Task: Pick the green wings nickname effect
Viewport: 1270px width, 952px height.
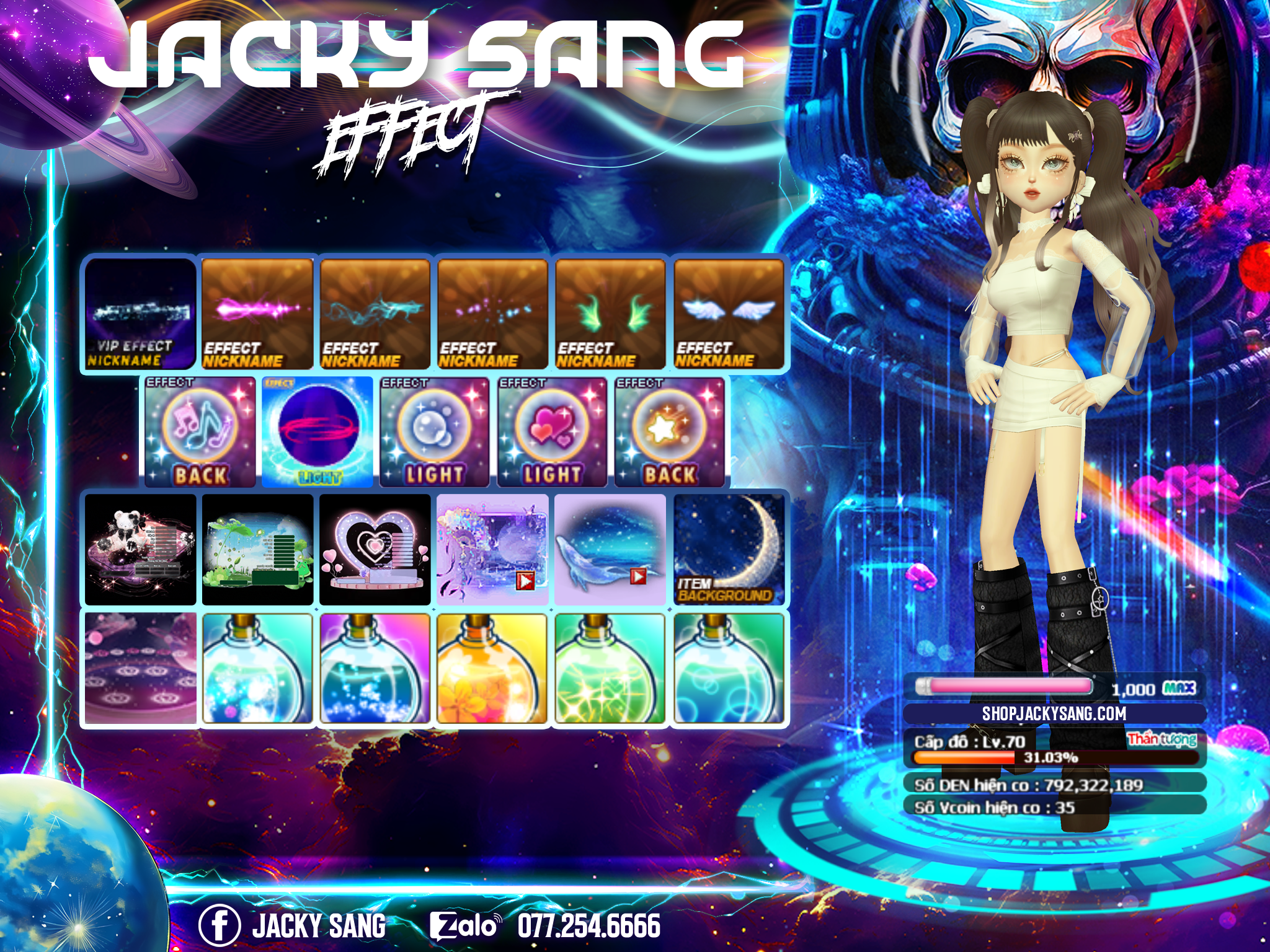Action: pos(611,314)
